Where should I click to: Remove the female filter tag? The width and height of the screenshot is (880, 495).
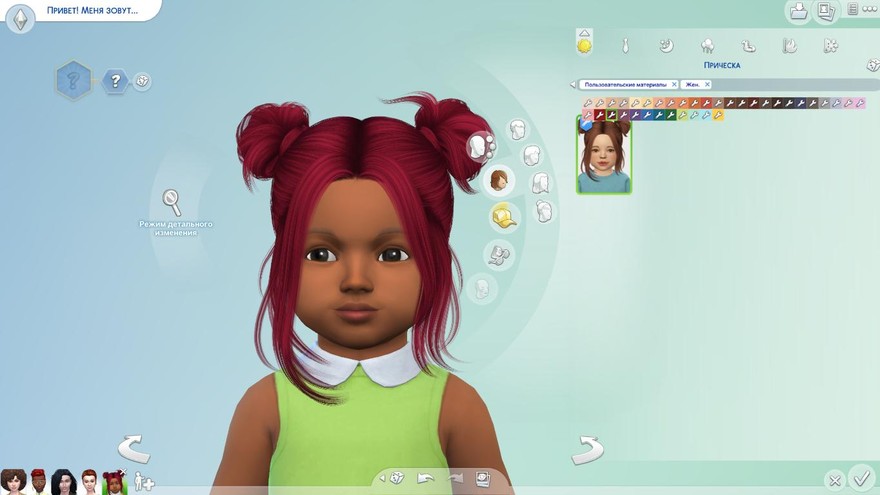(705, 85)
